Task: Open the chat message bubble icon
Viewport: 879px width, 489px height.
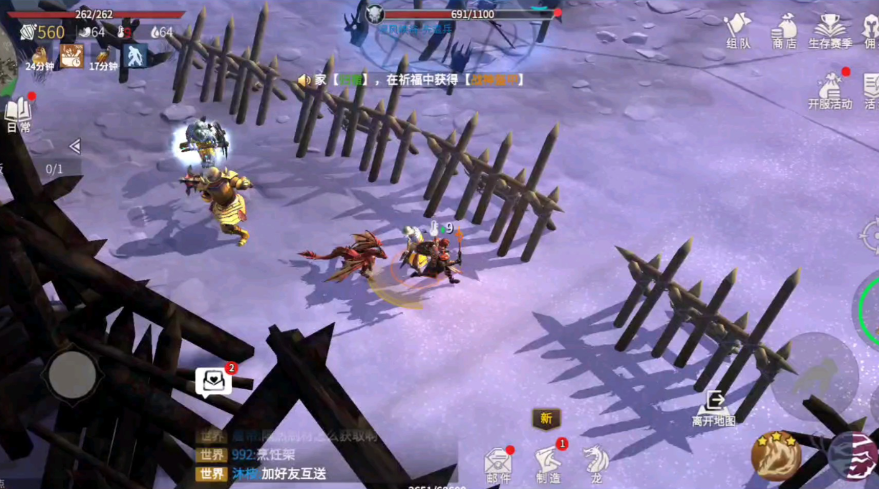Action: (213, 381)
